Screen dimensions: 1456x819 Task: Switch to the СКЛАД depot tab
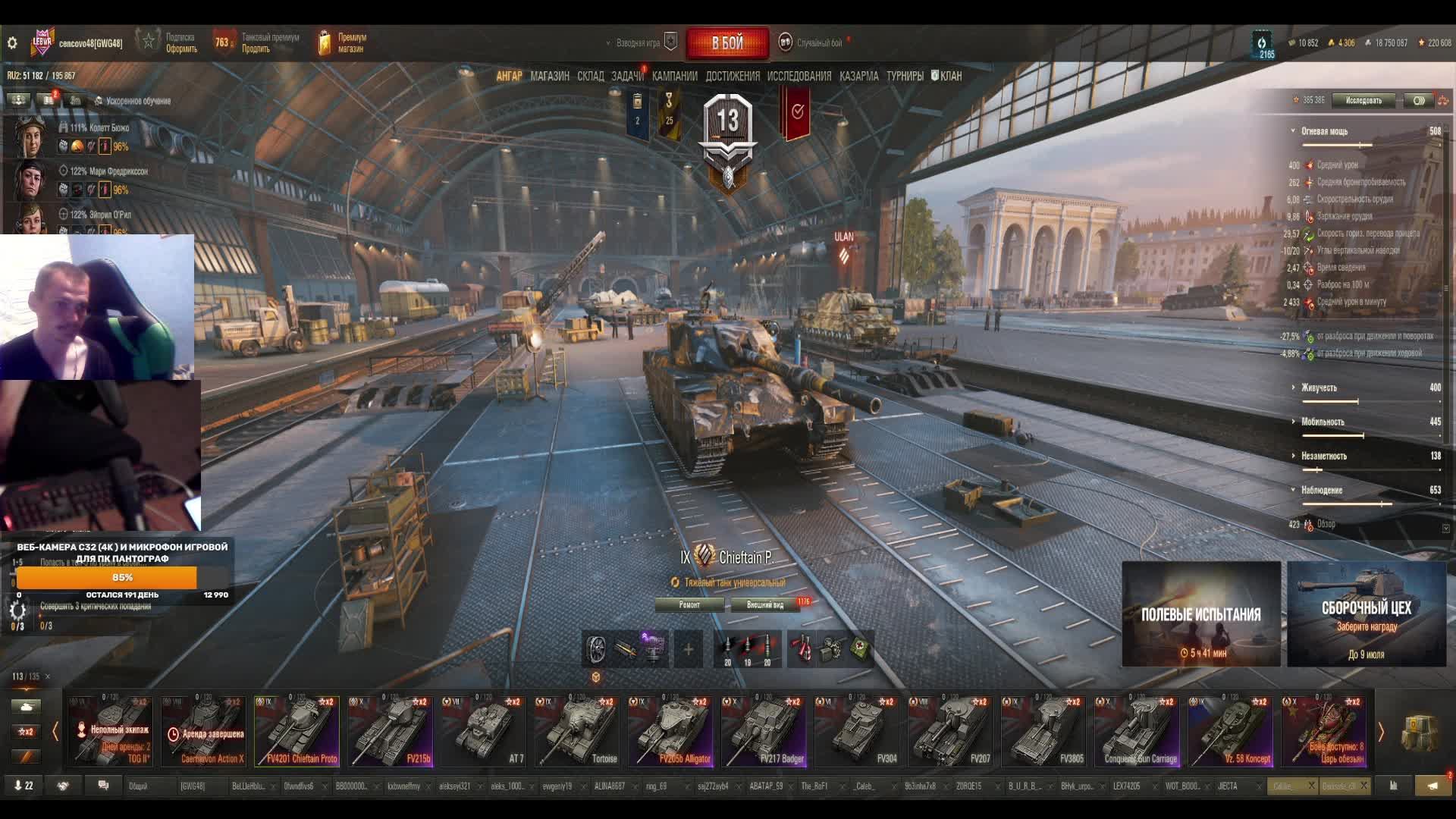click(x=590, y=76)
